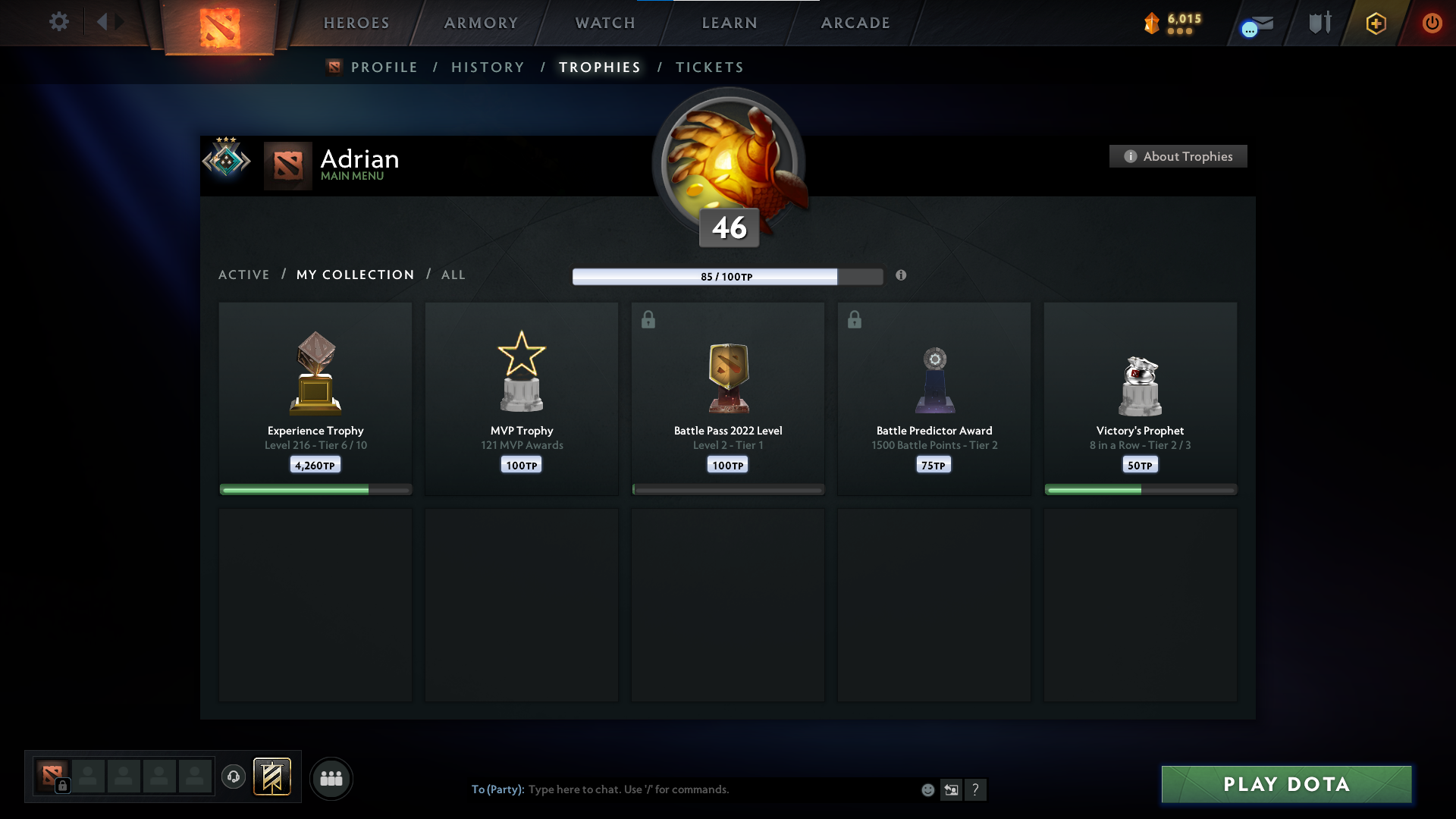The height and width of the screenshot is (819, 1456).
Task: Click the power button to exit Dota
Action: (1432, 23)
